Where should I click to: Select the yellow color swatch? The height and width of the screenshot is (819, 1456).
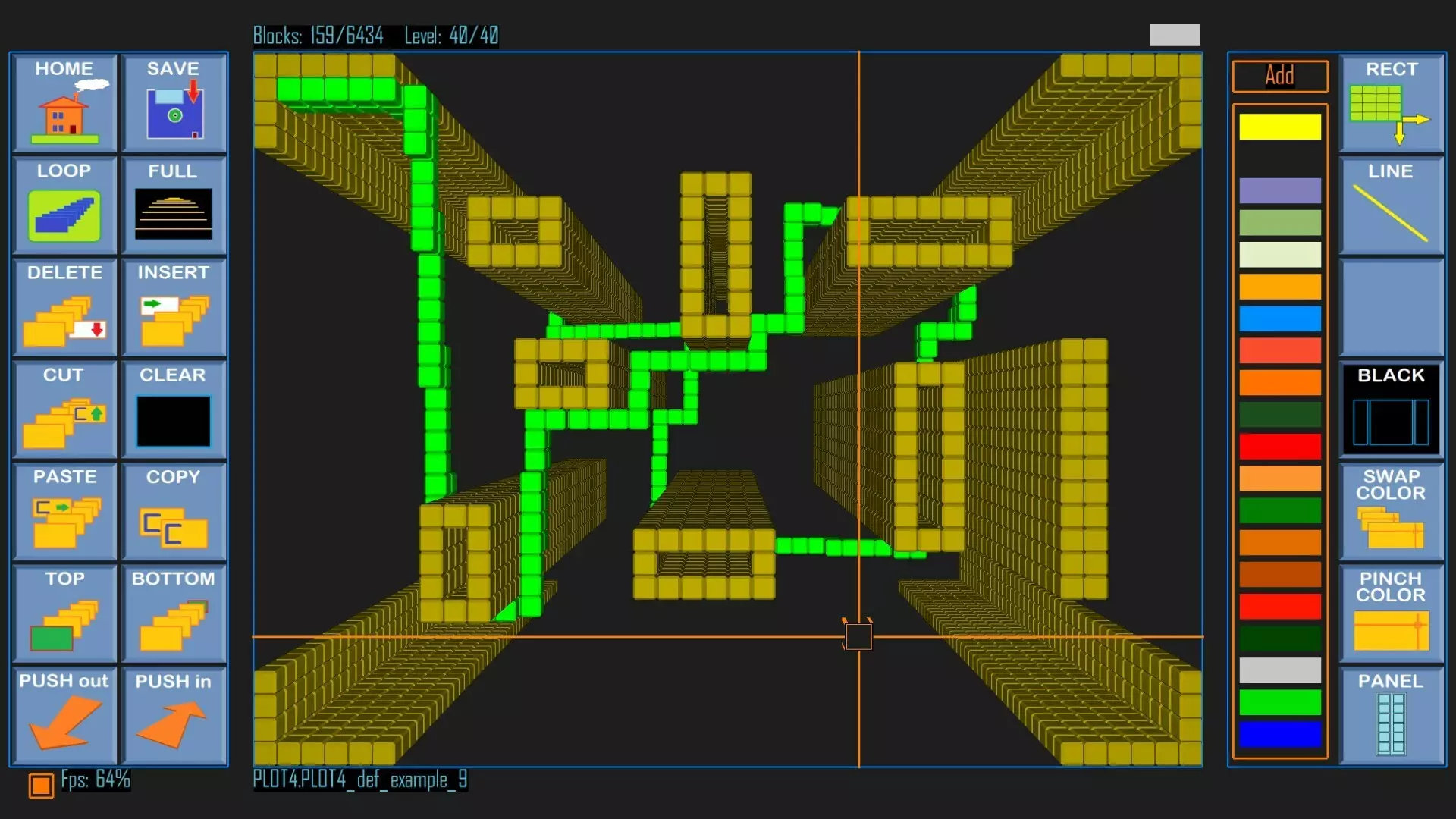(x=1280, y=126)
